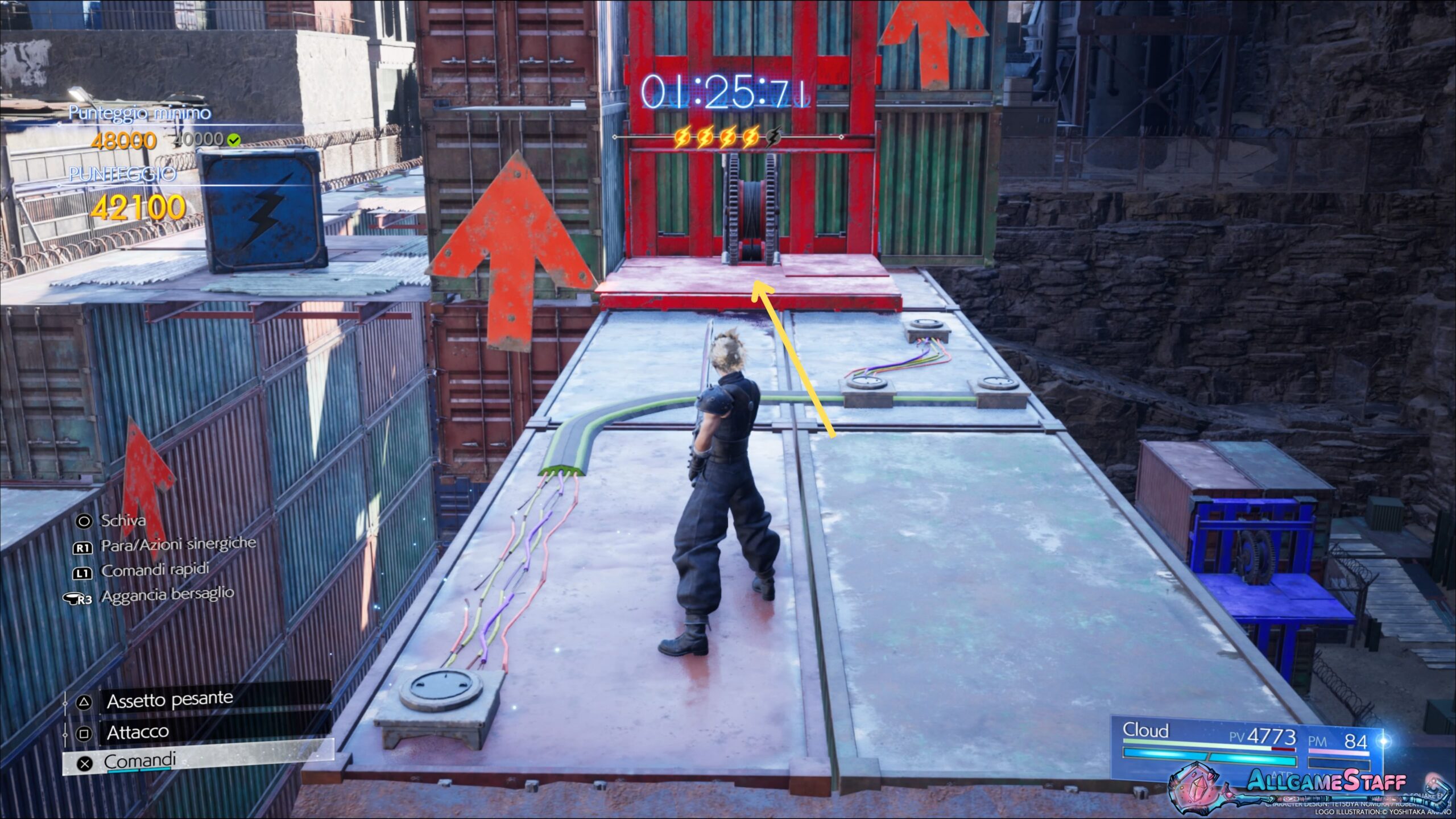The height and width of the screenshot is (819, 1456).
Task: Select Cloud's party status panel
Action: coord(1247,745)
